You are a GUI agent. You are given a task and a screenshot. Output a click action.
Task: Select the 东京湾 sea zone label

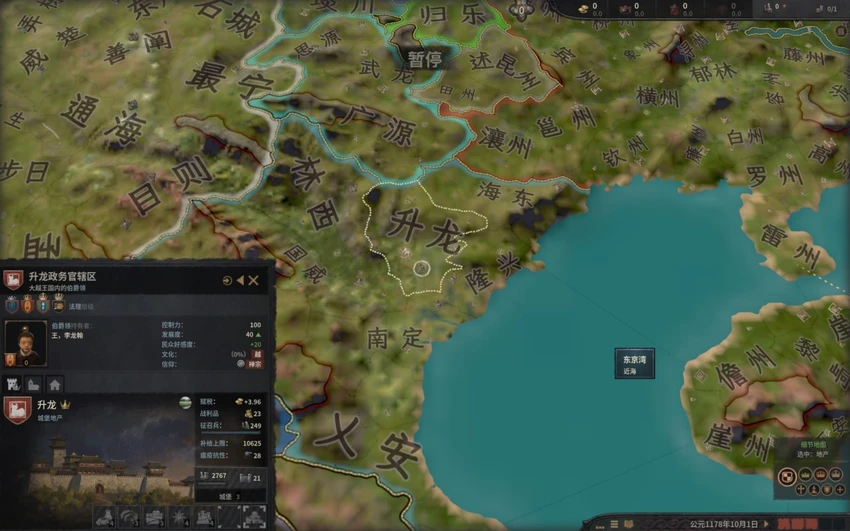(x=634, y=364)
